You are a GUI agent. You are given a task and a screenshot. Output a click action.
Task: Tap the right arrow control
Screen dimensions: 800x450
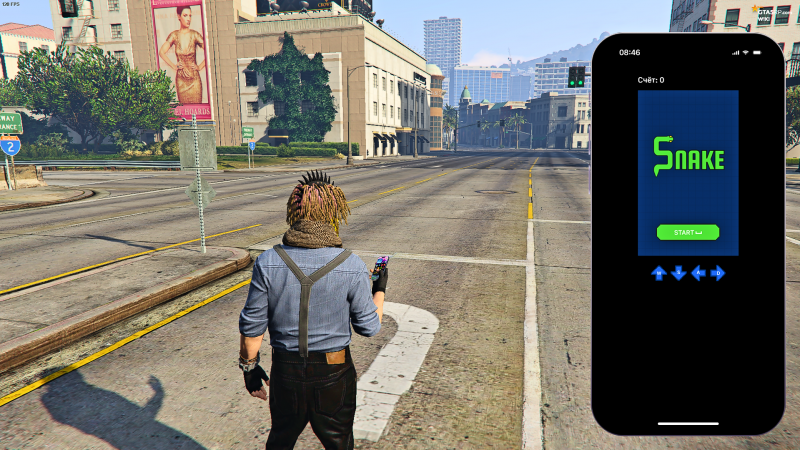718,272
